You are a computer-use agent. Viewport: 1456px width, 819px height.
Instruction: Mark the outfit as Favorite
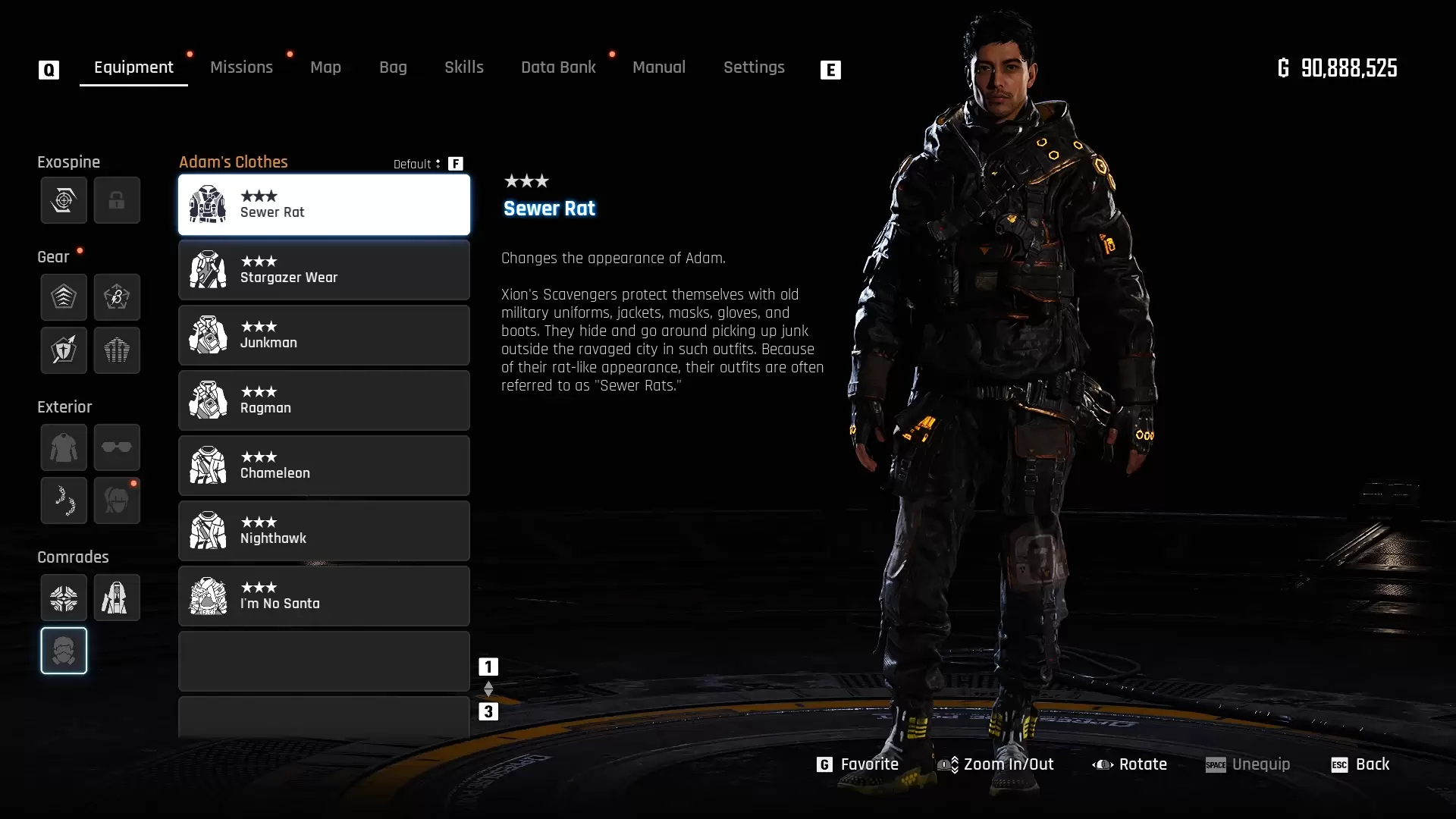pyautogui.click(x=858, y=764)
